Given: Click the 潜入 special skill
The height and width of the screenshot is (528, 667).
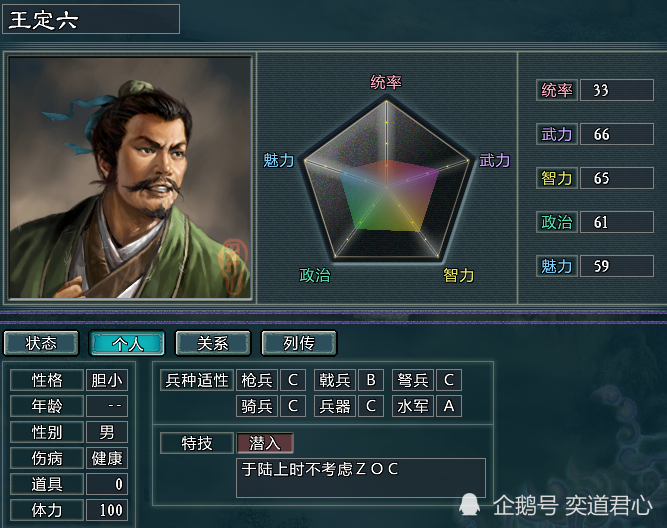Looking at the screenshot, I should tap(265, 442).
